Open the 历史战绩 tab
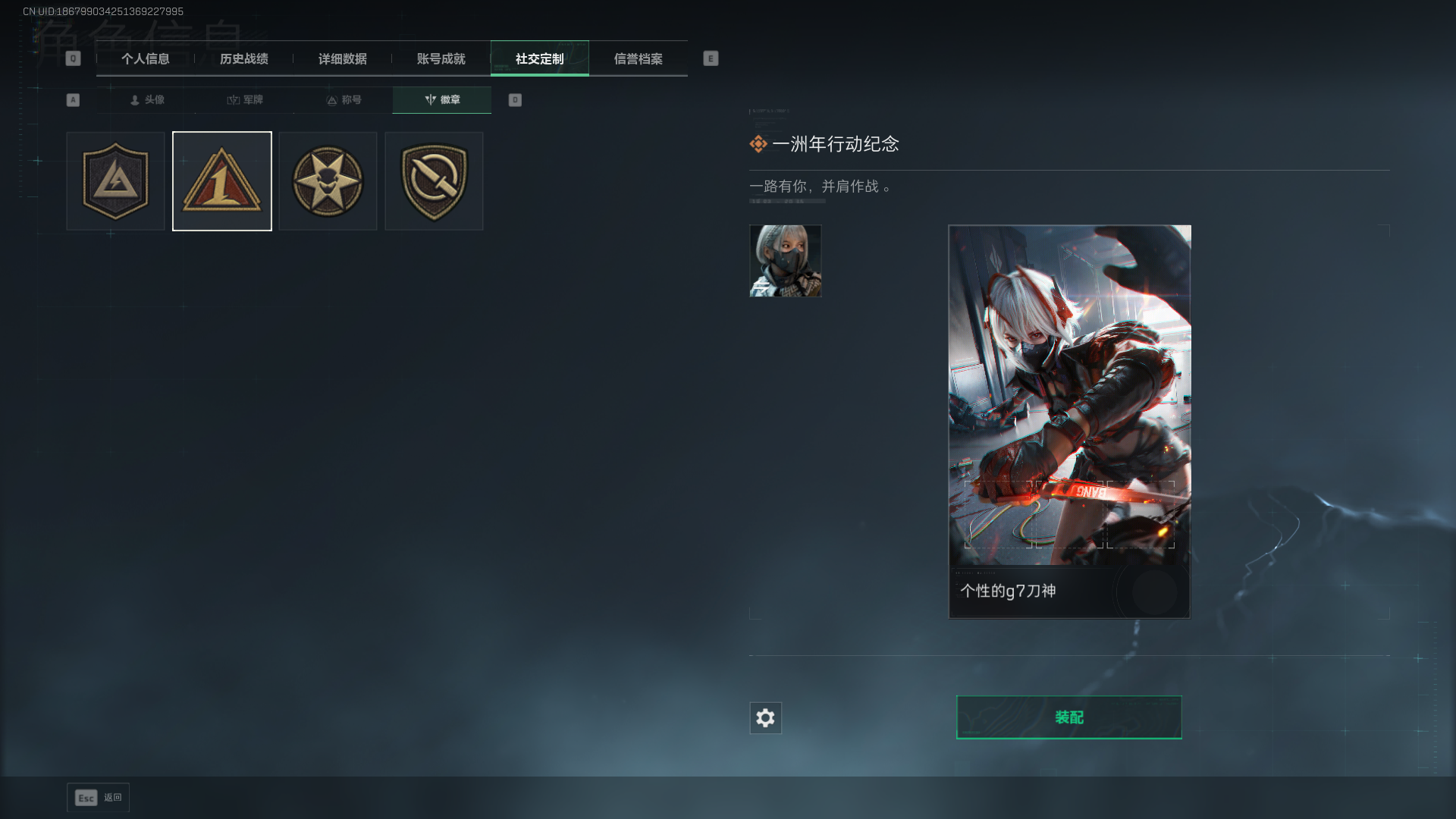This screenshot has width=1456, height=819. tap(243, 58)
